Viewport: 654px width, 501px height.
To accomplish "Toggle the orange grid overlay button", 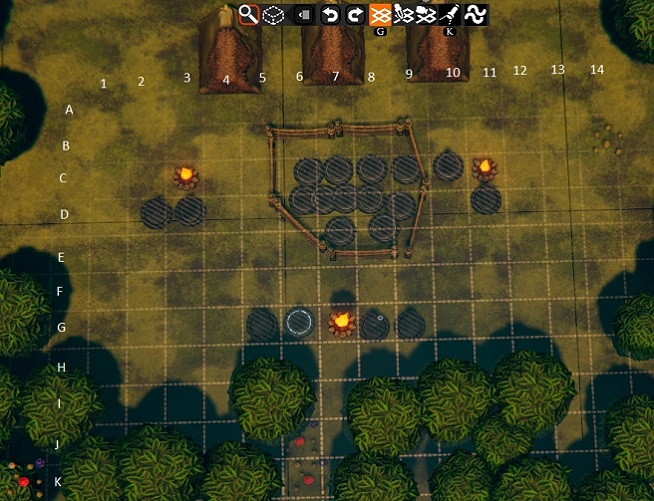I will pyautogui.click(x=380, y=14).
